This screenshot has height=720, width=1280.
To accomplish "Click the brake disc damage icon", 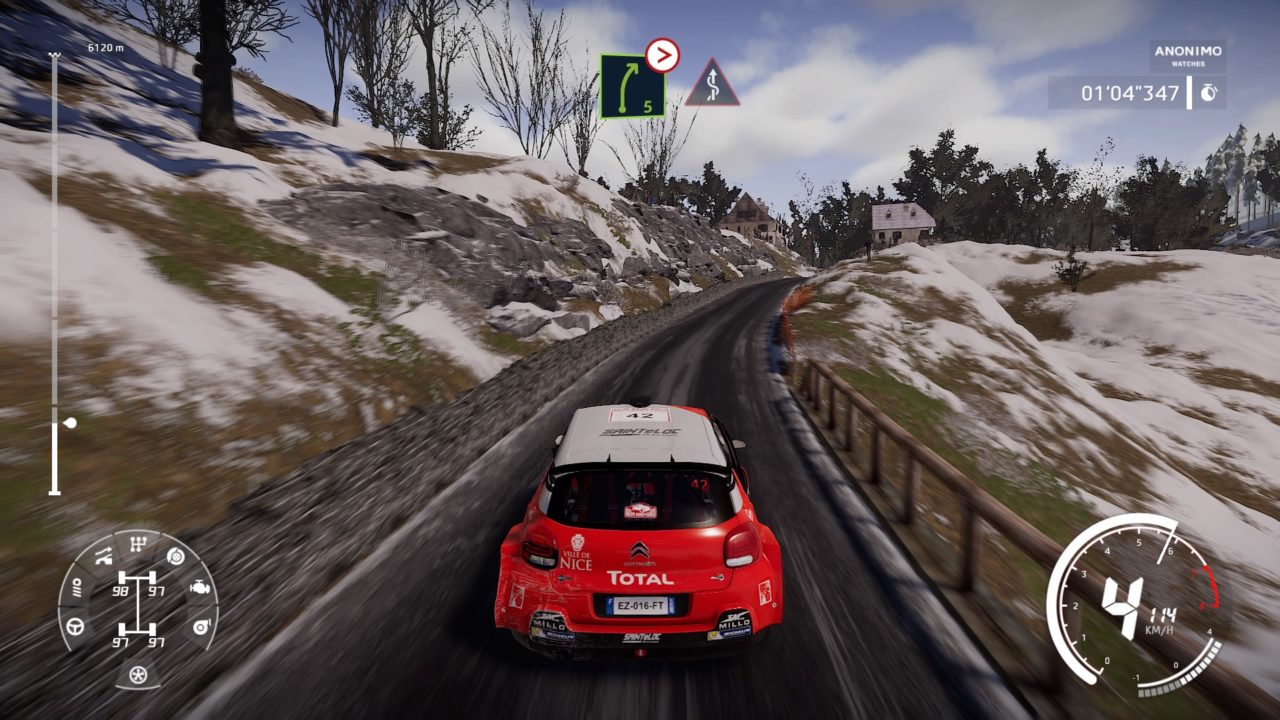I will pyautogui.click(x=176, y=556).
